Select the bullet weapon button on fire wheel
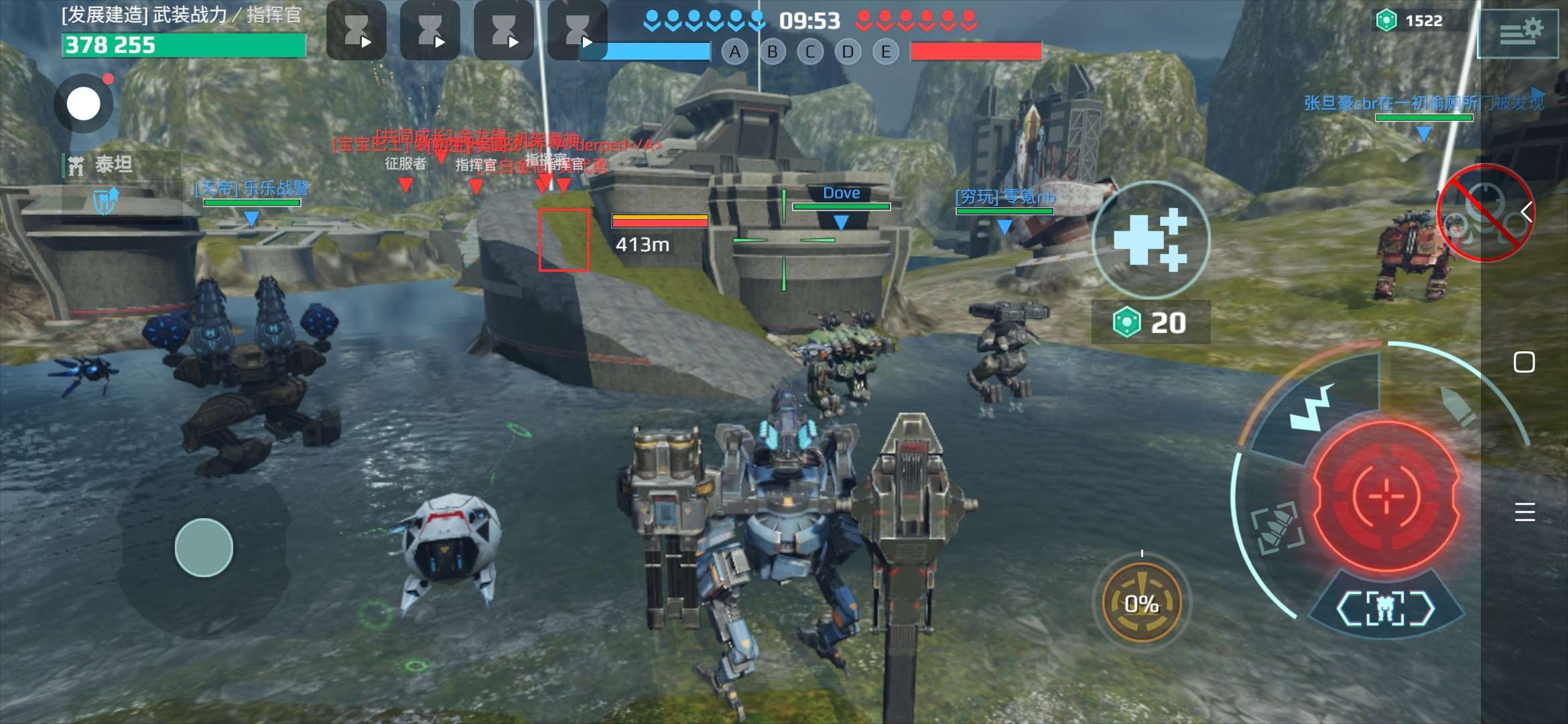 1458,406
